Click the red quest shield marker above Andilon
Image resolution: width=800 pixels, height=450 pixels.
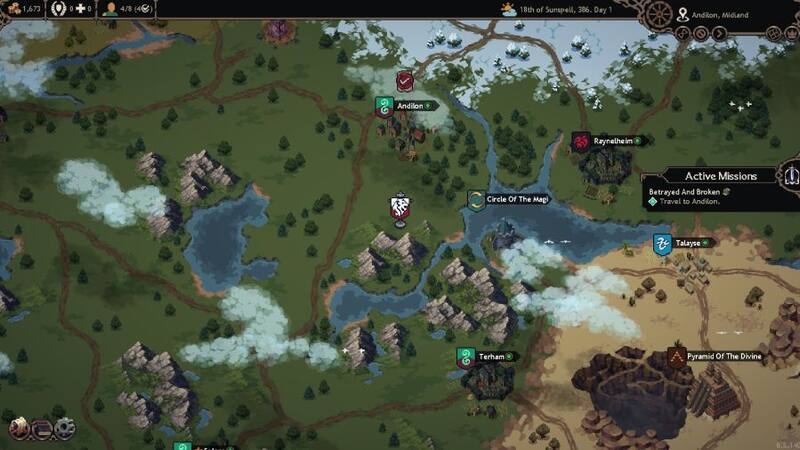pos(405,80)
